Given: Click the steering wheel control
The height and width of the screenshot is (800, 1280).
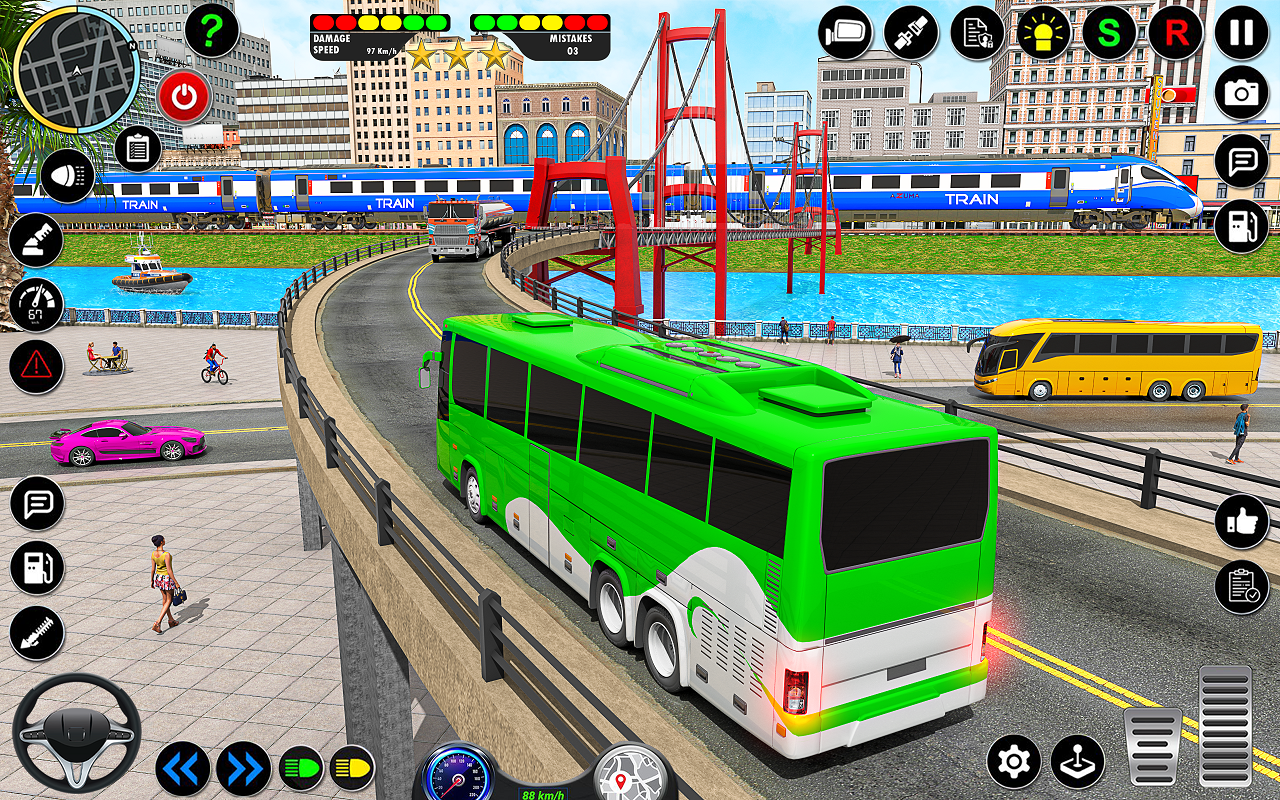Looking at the screenshot, I should click(x=76, y=733).
